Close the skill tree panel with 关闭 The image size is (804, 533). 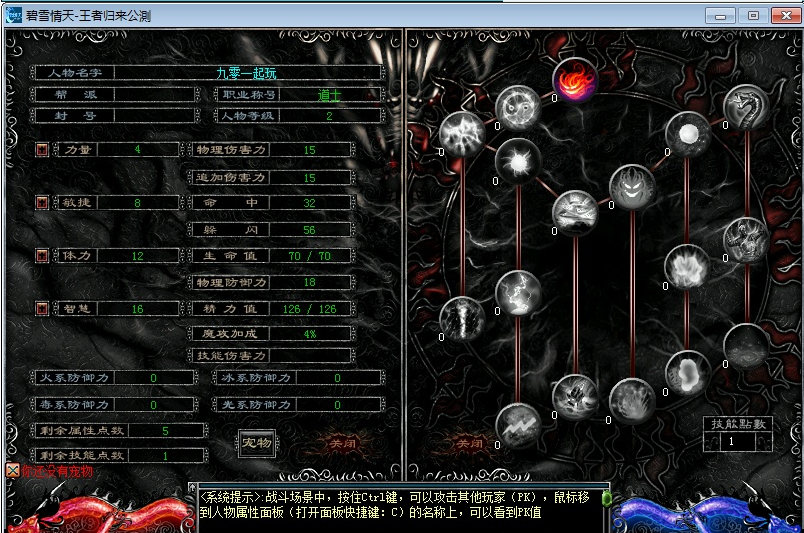click(470, 442)
